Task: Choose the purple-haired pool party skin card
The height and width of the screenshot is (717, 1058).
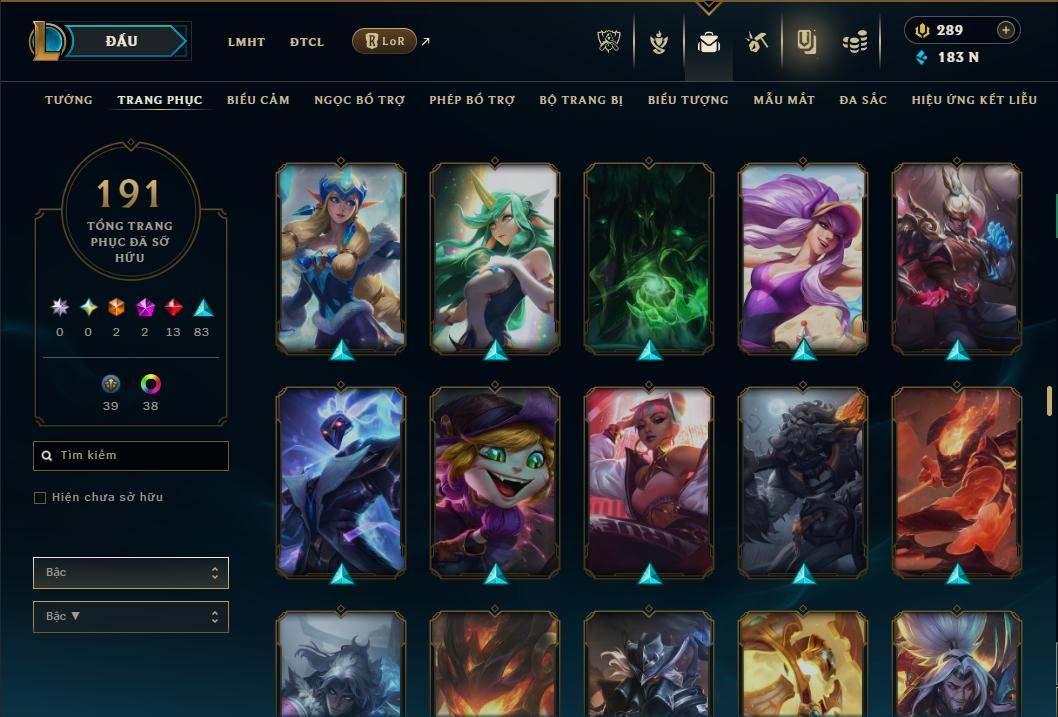Action: pyautogui.click(x=803, y=258)
